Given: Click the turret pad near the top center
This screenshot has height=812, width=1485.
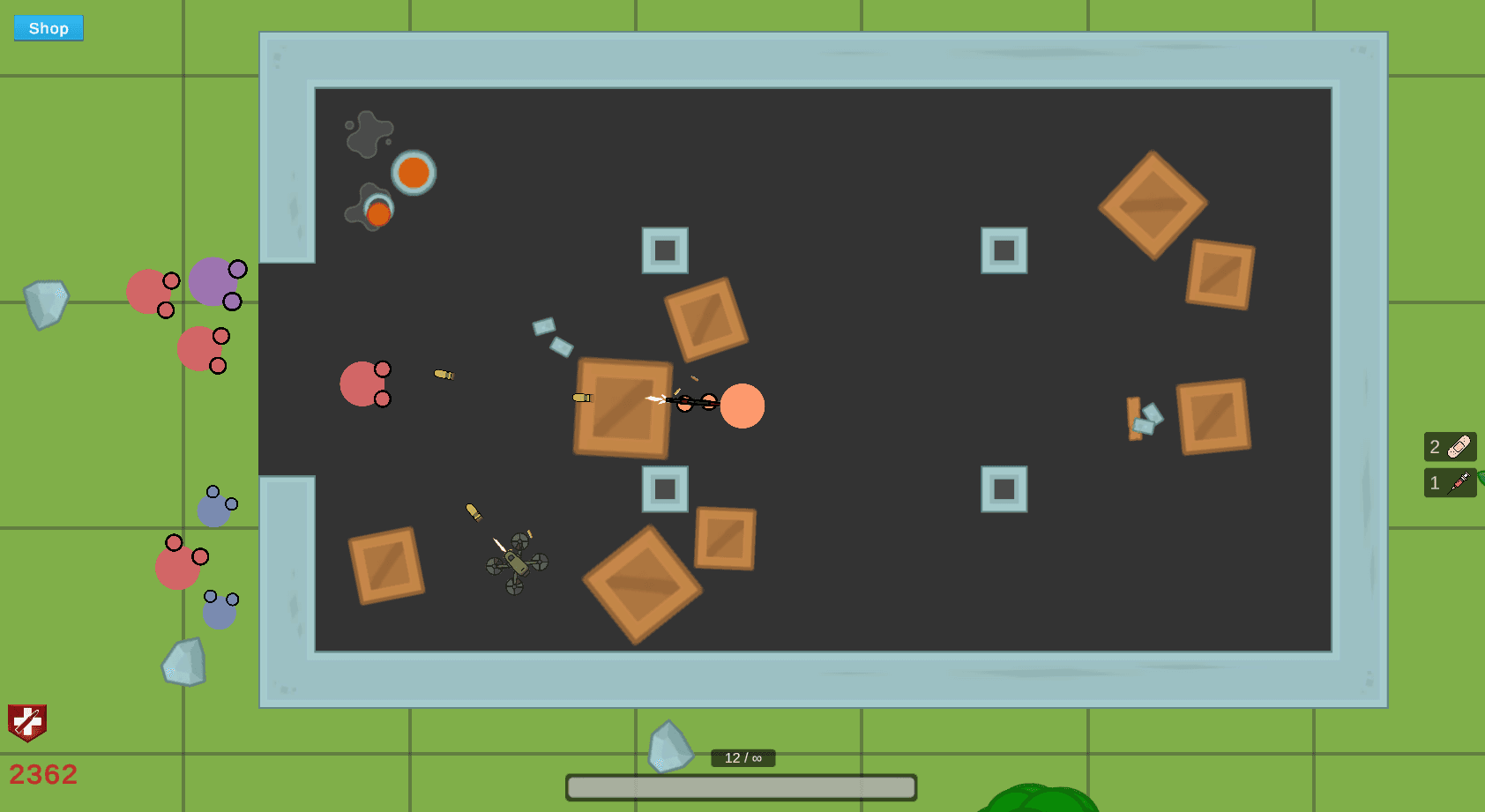Looking at the screenshot, I should [665, 250].
